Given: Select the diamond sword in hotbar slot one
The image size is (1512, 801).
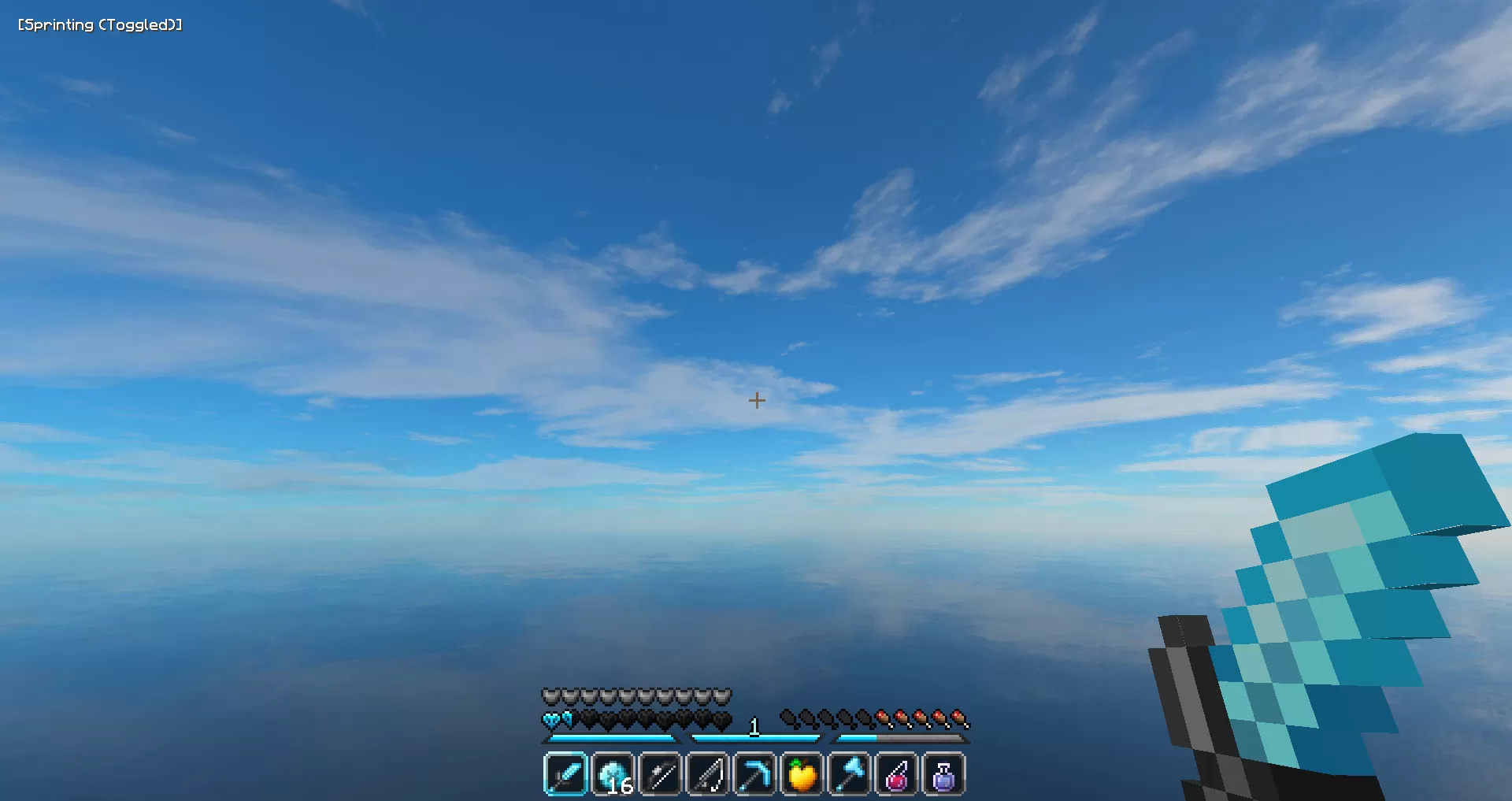Looking at the screenshot, I should [x=565, y=774].
